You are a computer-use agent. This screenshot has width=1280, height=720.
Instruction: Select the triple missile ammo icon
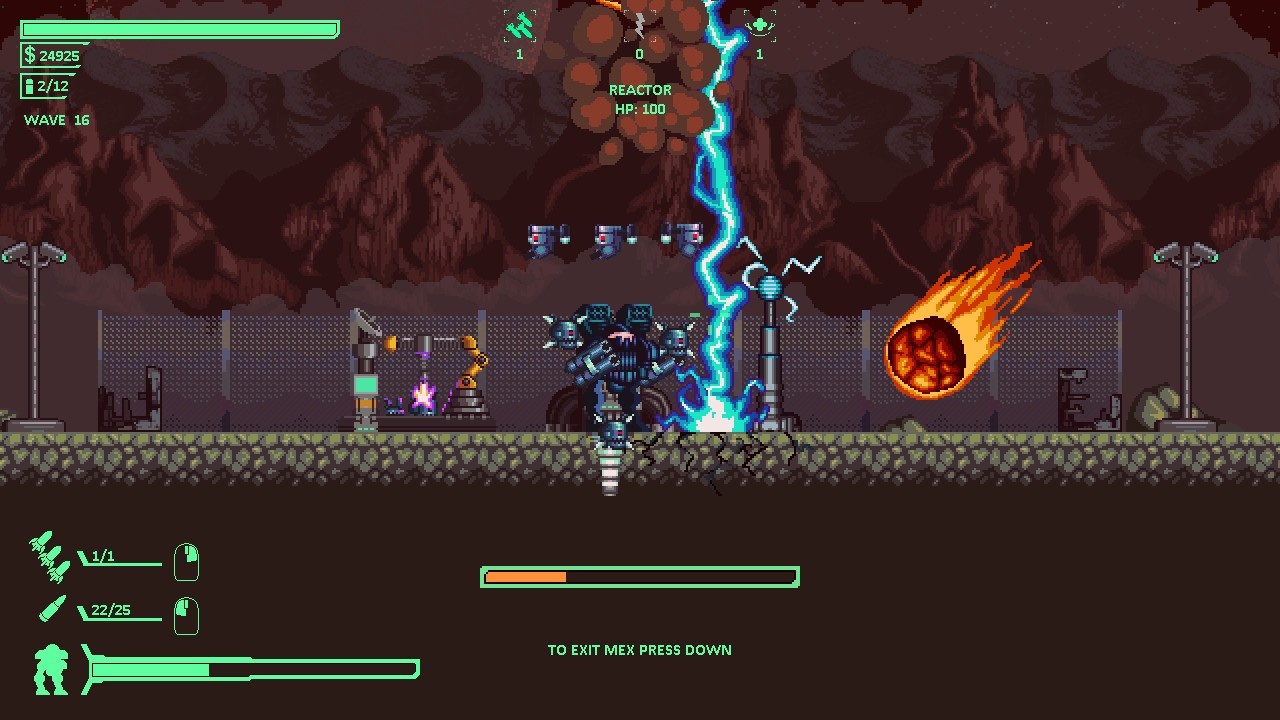coord(47,557)
